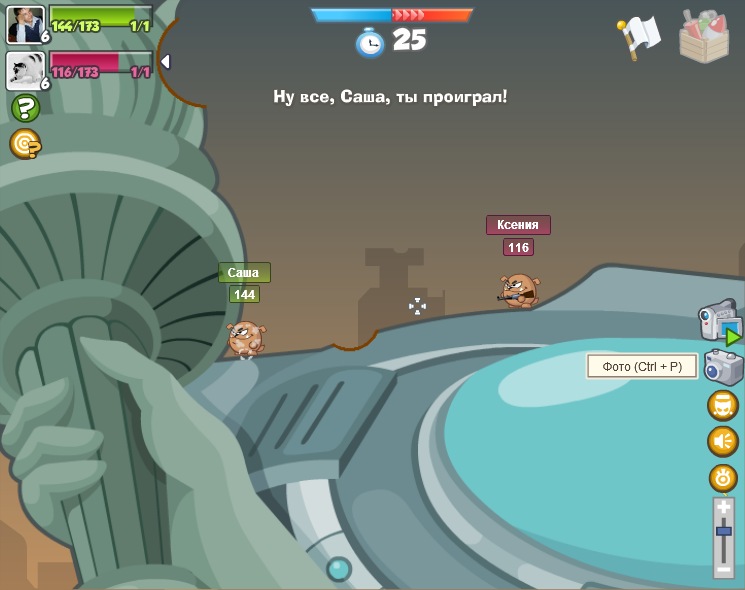Toggle sound with the speaker button

coord(723,441)
